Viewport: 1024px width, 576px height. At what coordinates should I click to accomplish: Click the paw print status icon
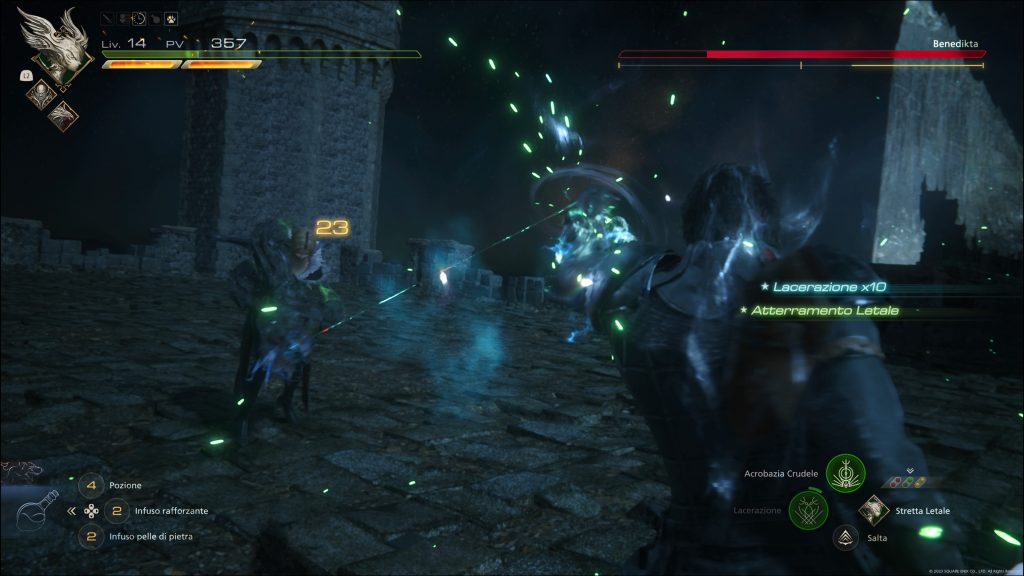point(171,18)
